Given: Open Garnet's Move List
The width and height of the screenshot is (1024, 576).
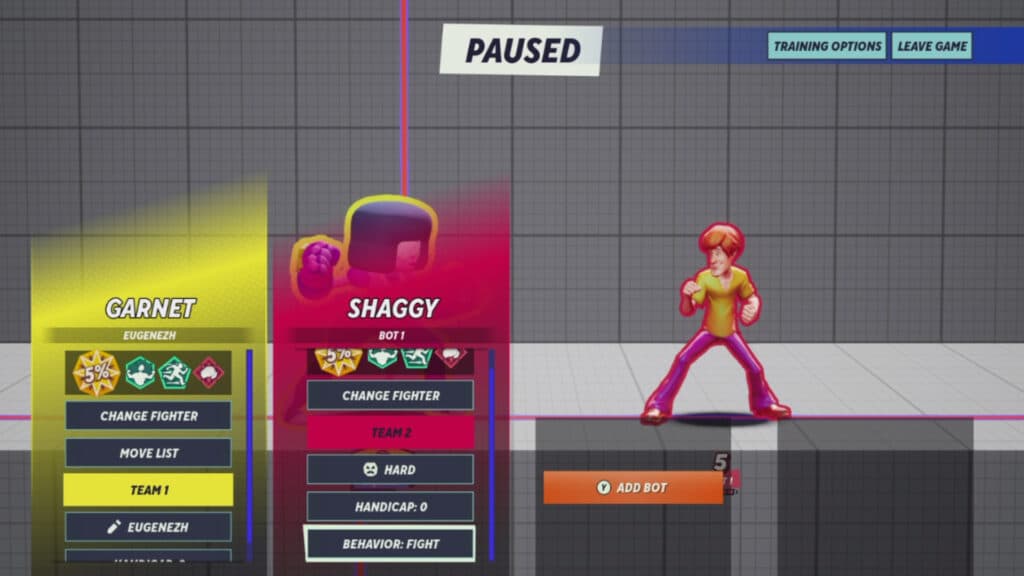Looking at the screenshot, I should coord(148,453).
